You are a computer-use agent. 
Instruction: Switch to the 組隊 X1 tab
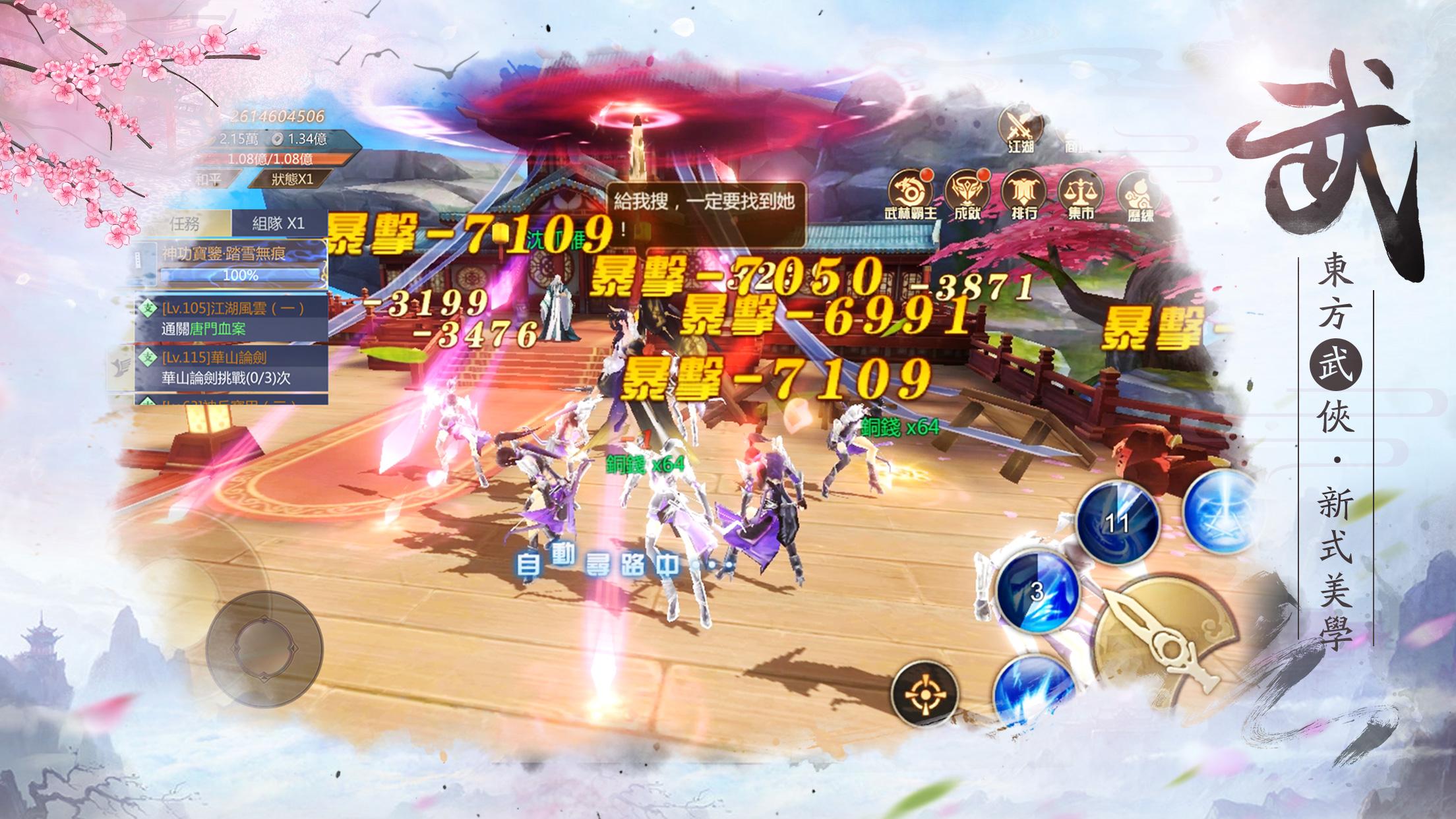[x=280, y=224]
